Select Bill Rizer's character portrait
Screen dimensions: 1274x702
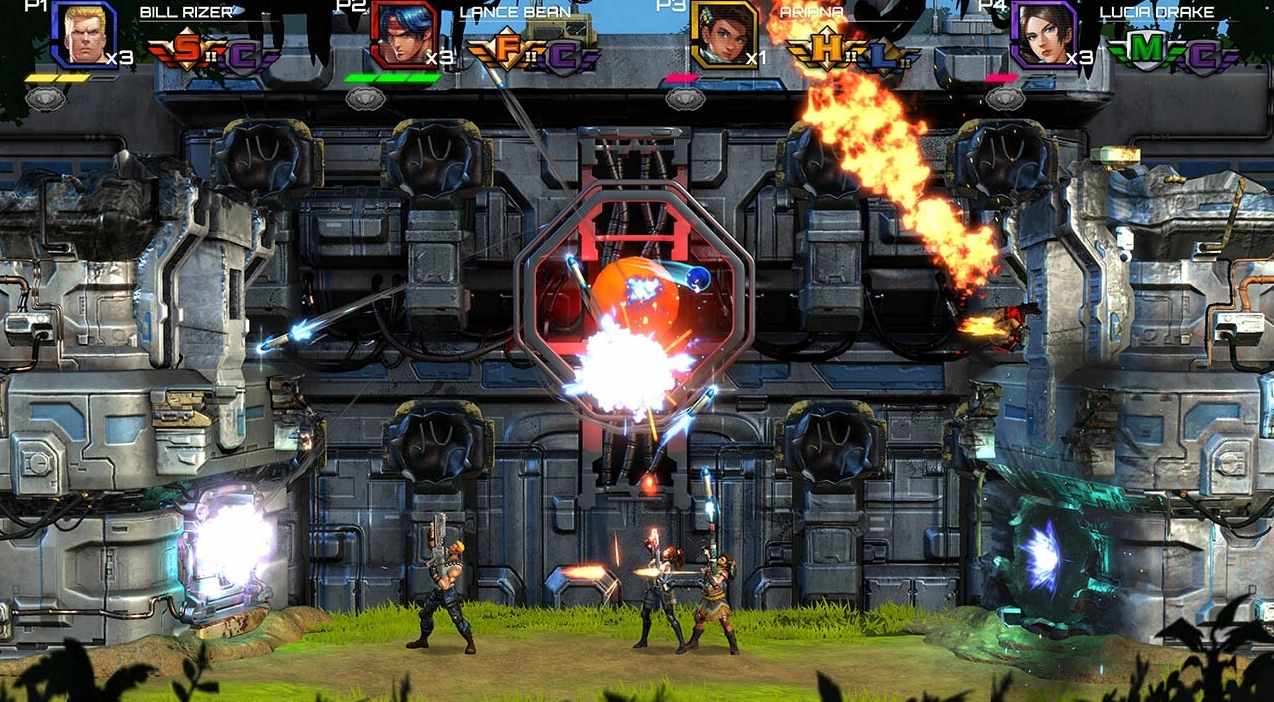click(84, 34)
